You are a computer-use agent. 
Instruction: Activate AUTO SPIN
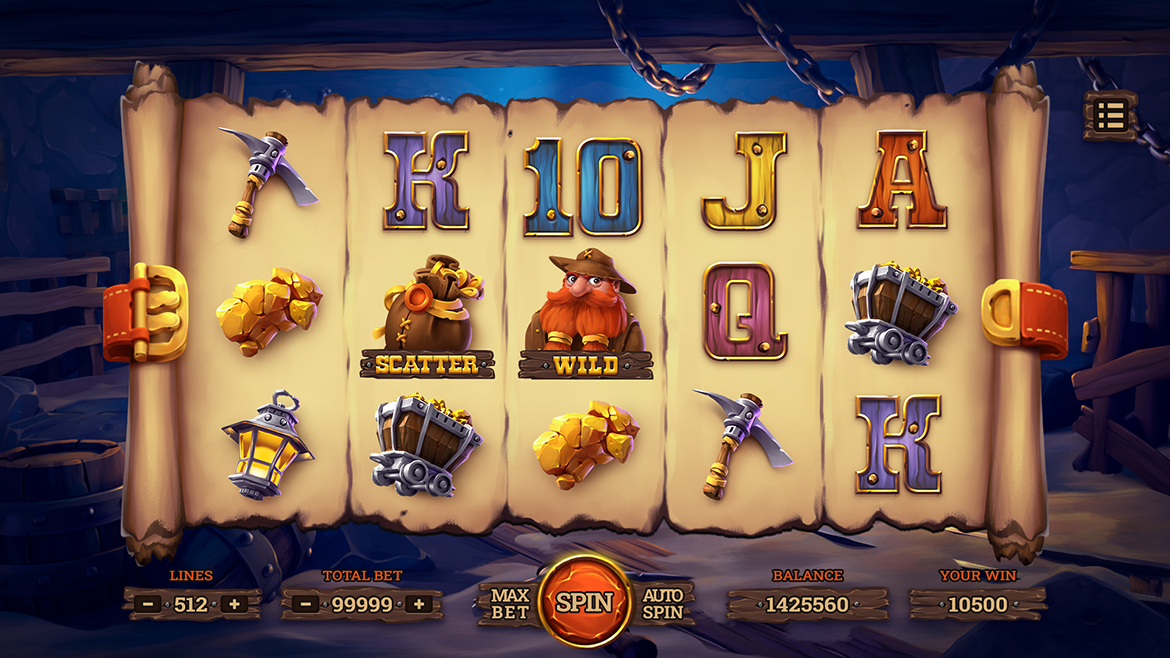[x=662, y=603]
